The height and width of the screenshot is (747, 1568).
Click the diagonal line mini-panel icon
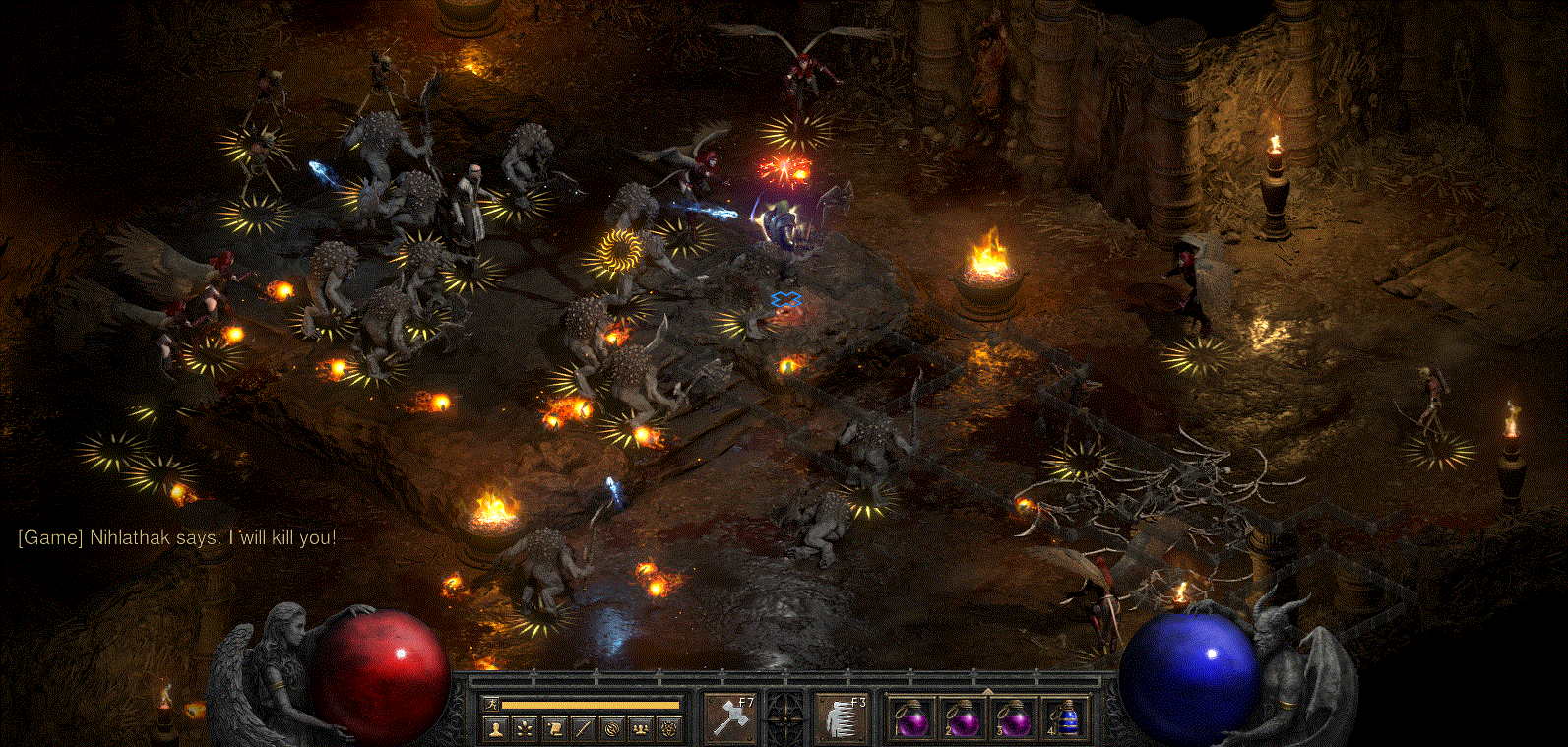point(583,728)
